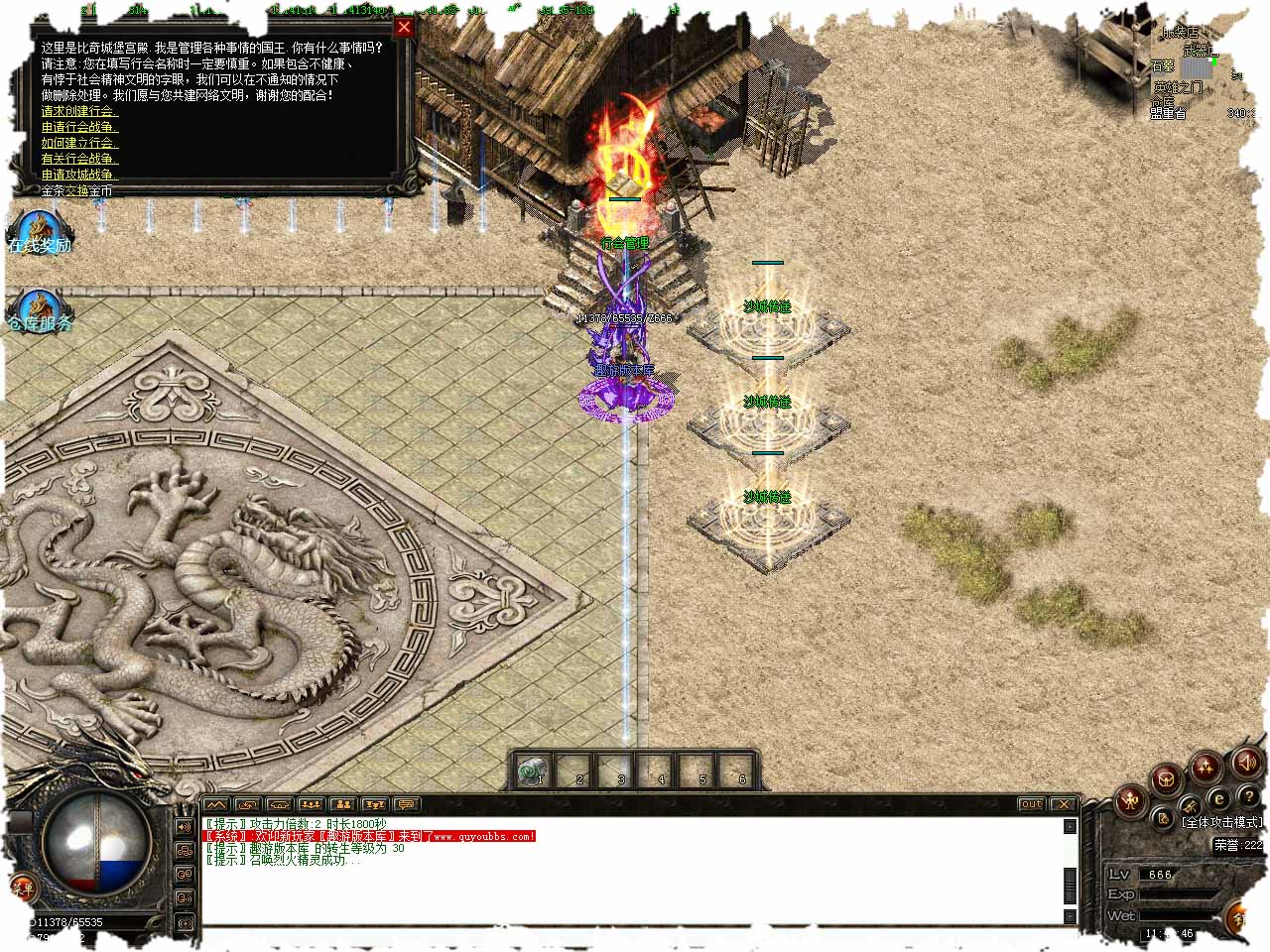Choose the 请求创建行会 dialogue option
Screen dimensions: 1270x952
pos(77,111)
